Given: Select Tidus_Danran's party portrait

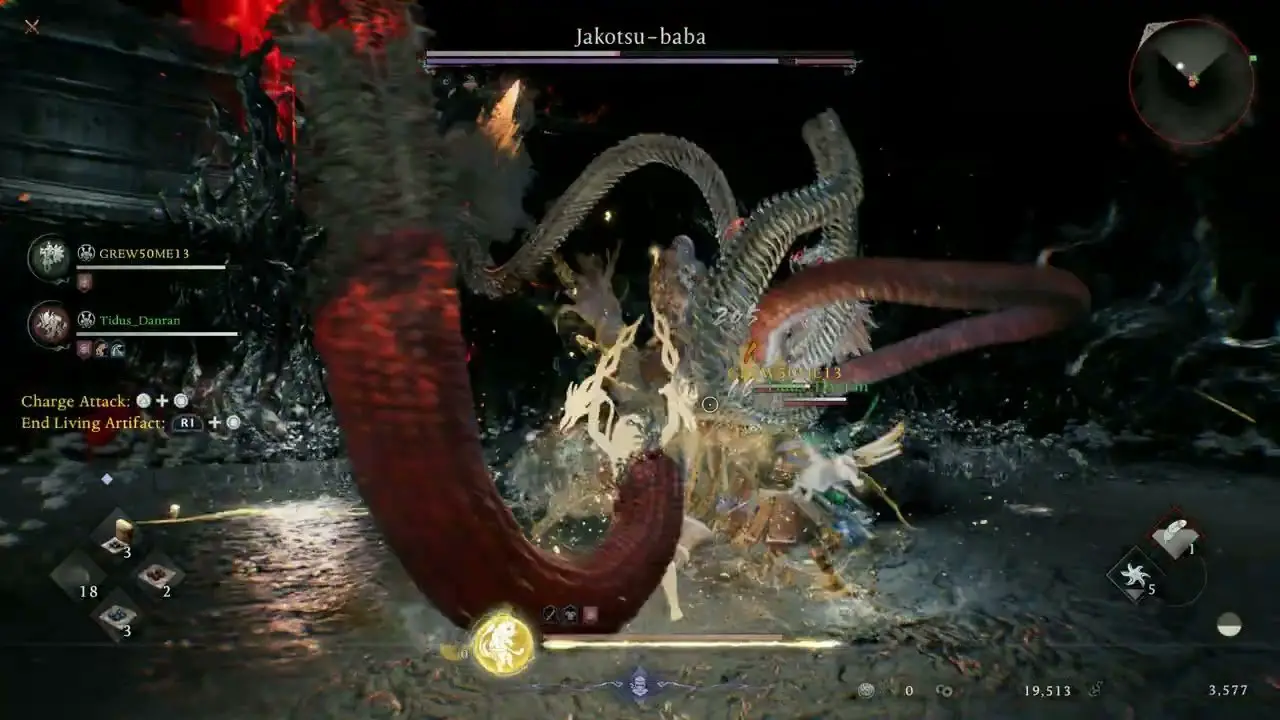Looking at the screenshot, I should coord(48,324).
